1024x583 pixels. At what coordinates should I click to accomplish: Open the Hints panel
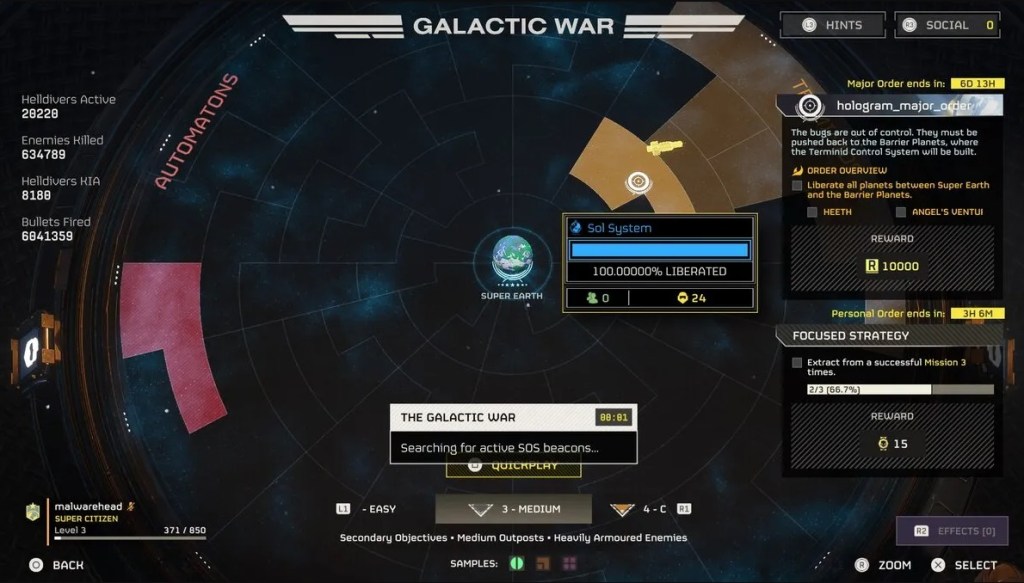[833, 25]
